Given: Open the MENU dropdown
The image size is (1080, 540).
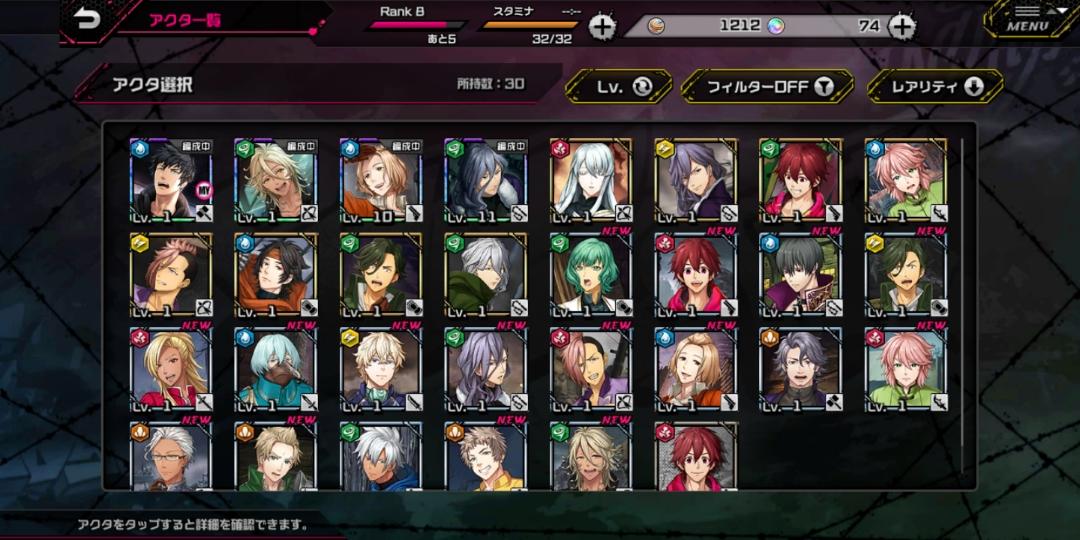Looking at the screenshot, I should [x=1027, y=19].
